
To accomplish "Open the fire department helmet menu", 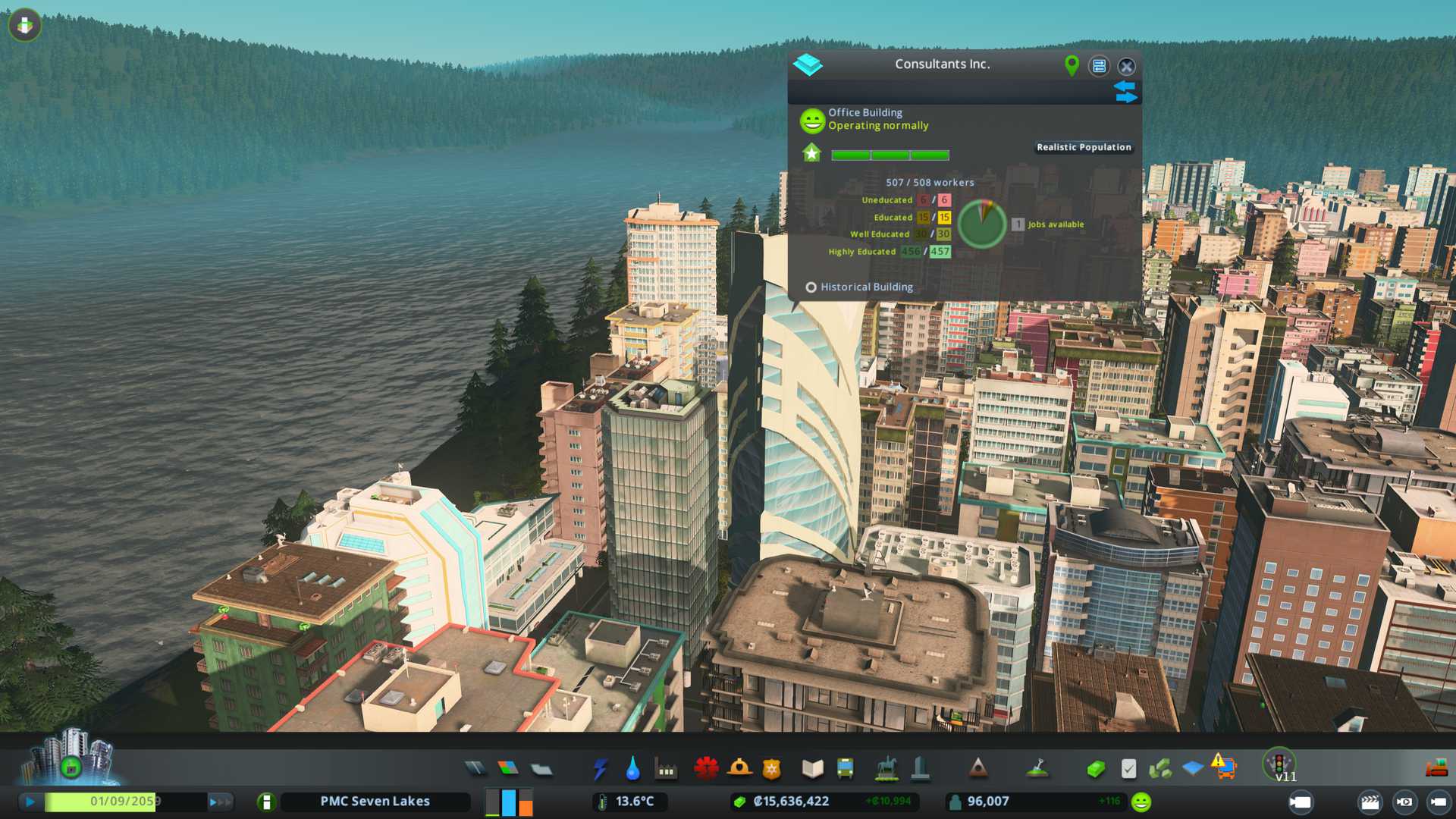I will (x=739, y=769).
